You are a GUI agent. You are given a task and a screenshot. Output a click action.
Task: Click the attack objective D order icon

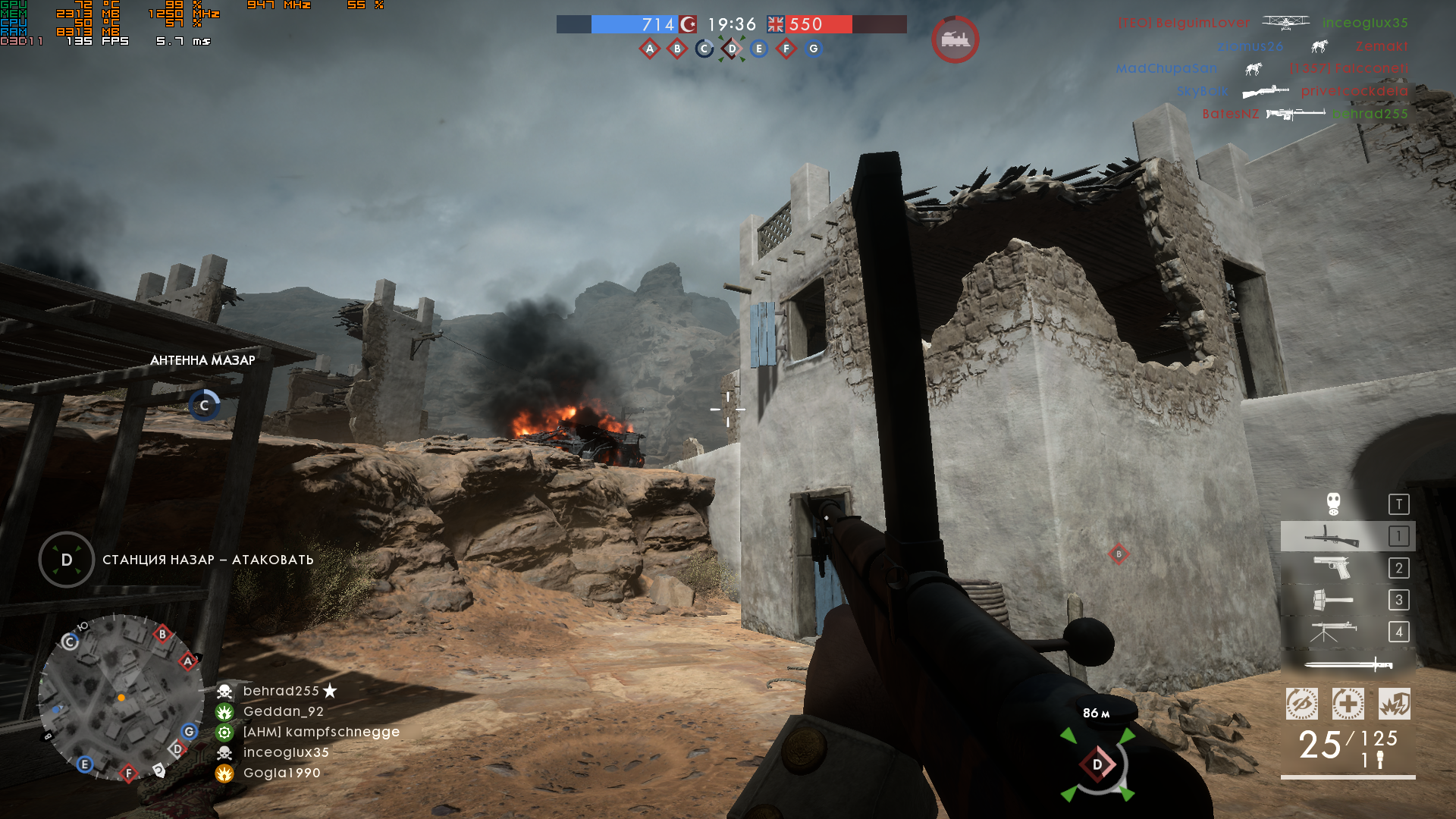pos(67,560)
